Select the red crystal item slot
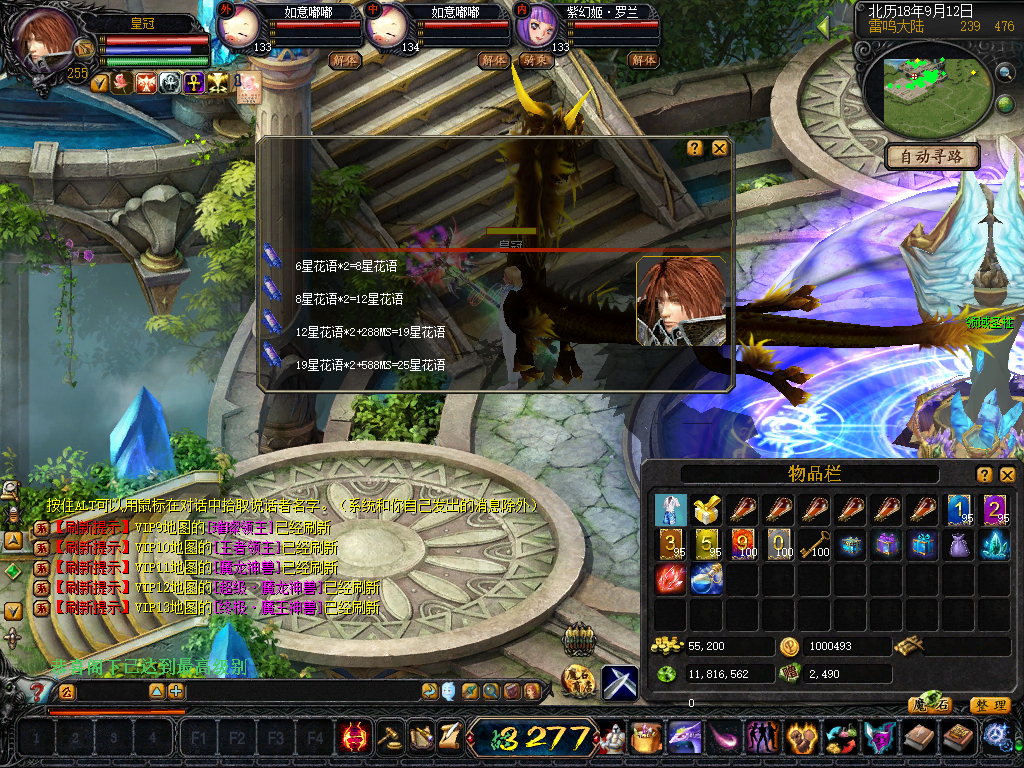This screenshot has width=1024, height=768. tap(671, 579)
